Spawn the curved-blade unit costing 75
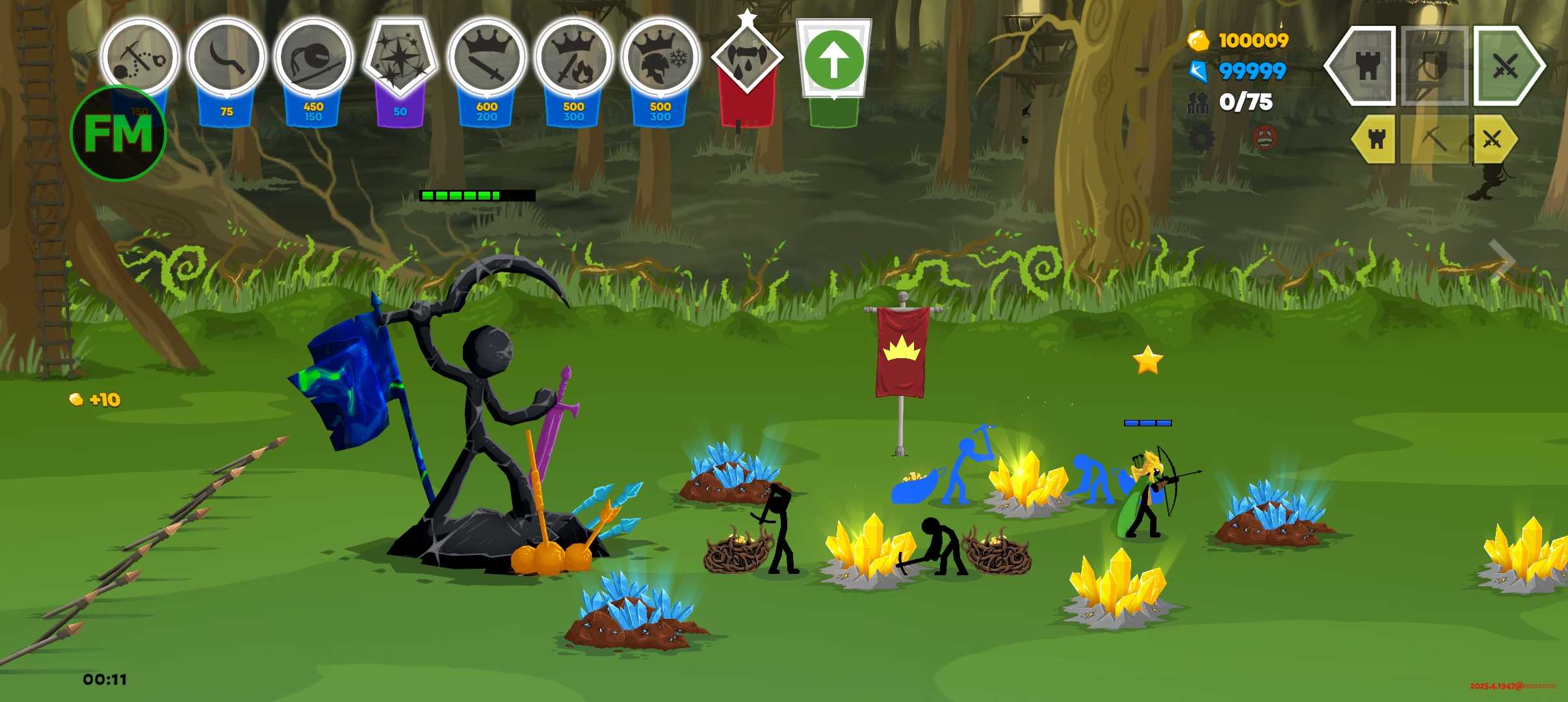This screenshot has height=702, width=1568. [226, 57]
